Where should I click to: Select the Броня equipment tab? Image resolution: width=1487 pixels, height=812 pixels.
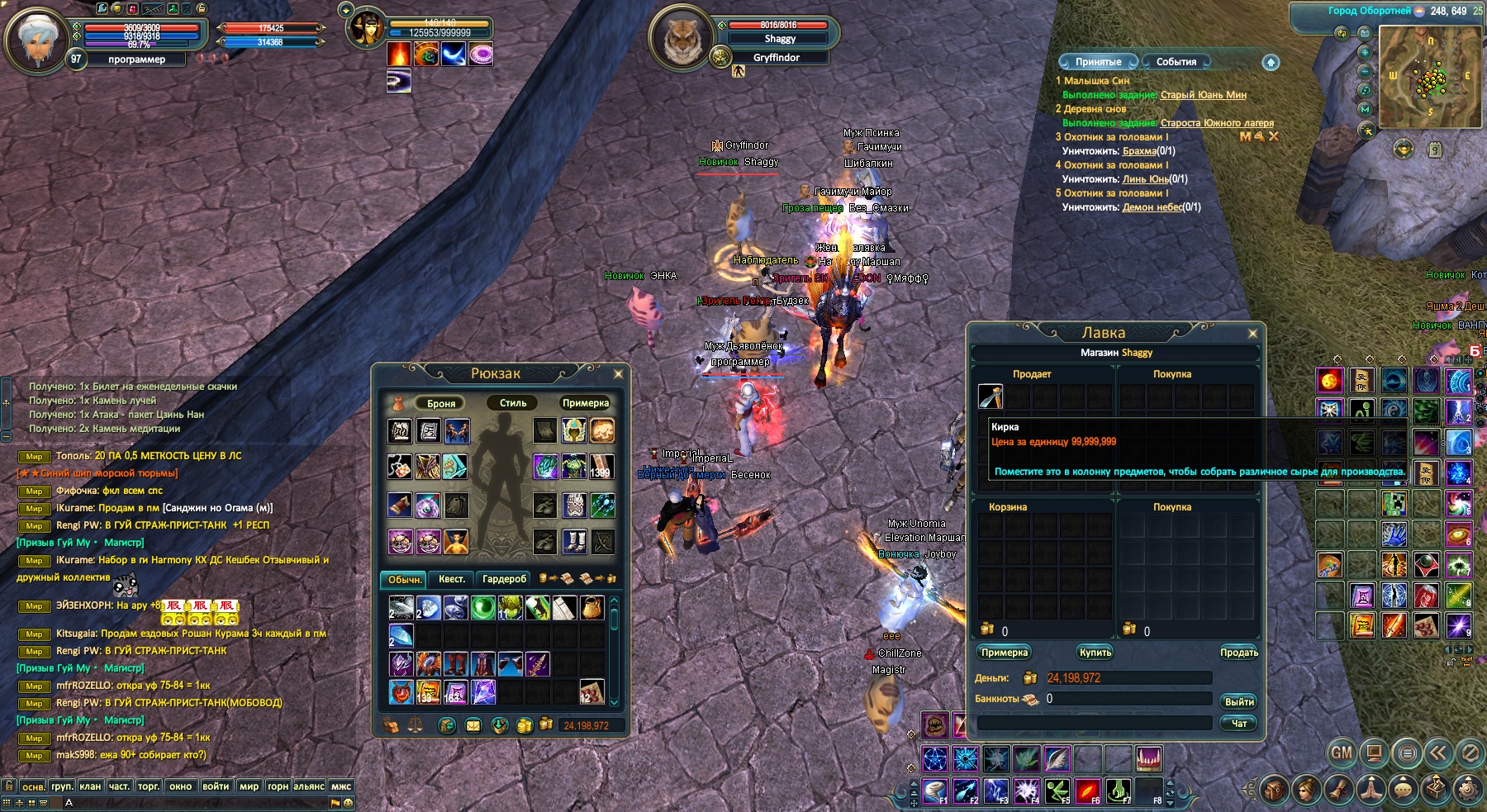[441, 403]
